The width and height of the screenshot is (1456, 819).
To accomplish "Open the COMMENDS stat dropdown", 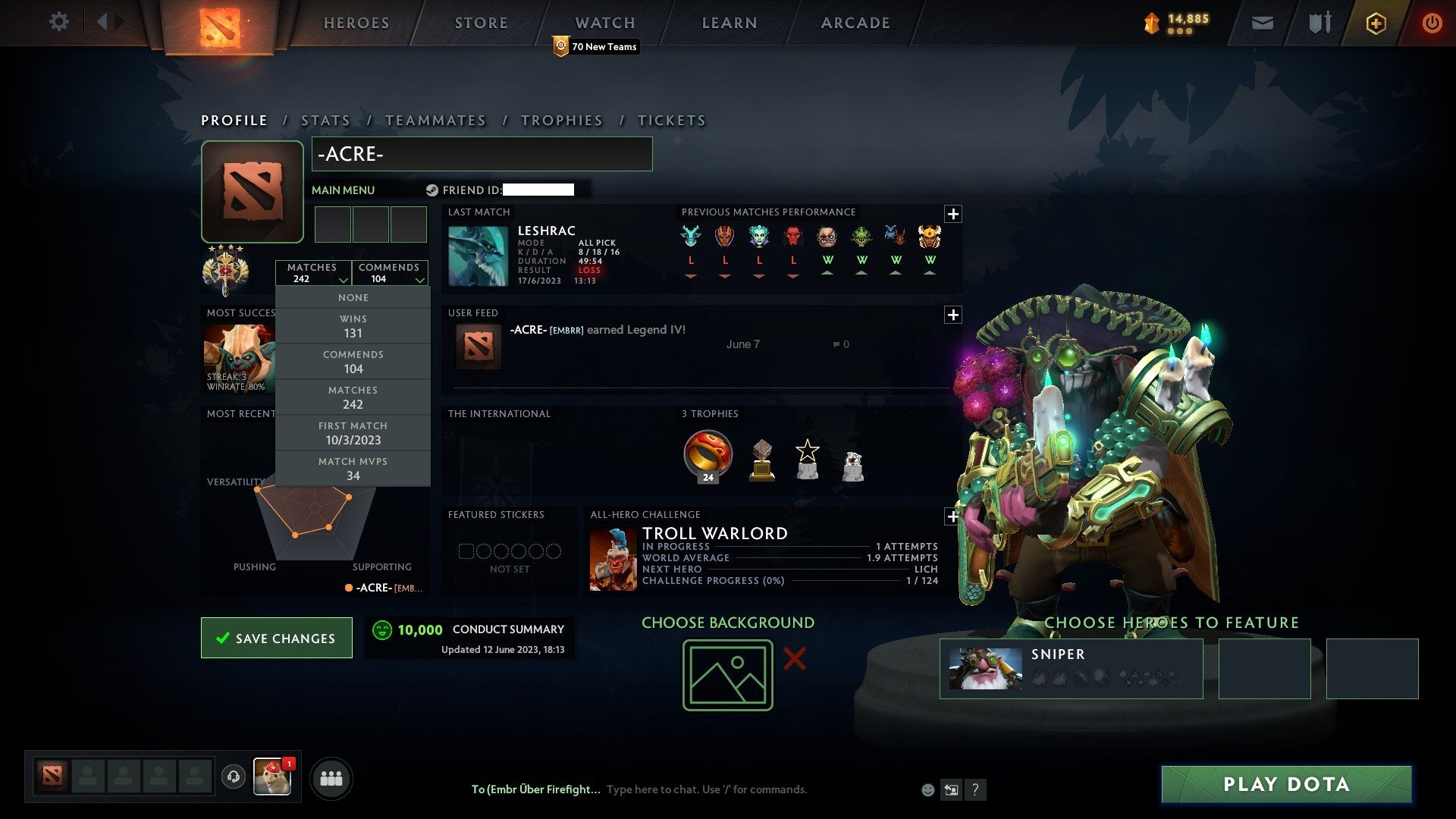I will click(x=390, y=273).
